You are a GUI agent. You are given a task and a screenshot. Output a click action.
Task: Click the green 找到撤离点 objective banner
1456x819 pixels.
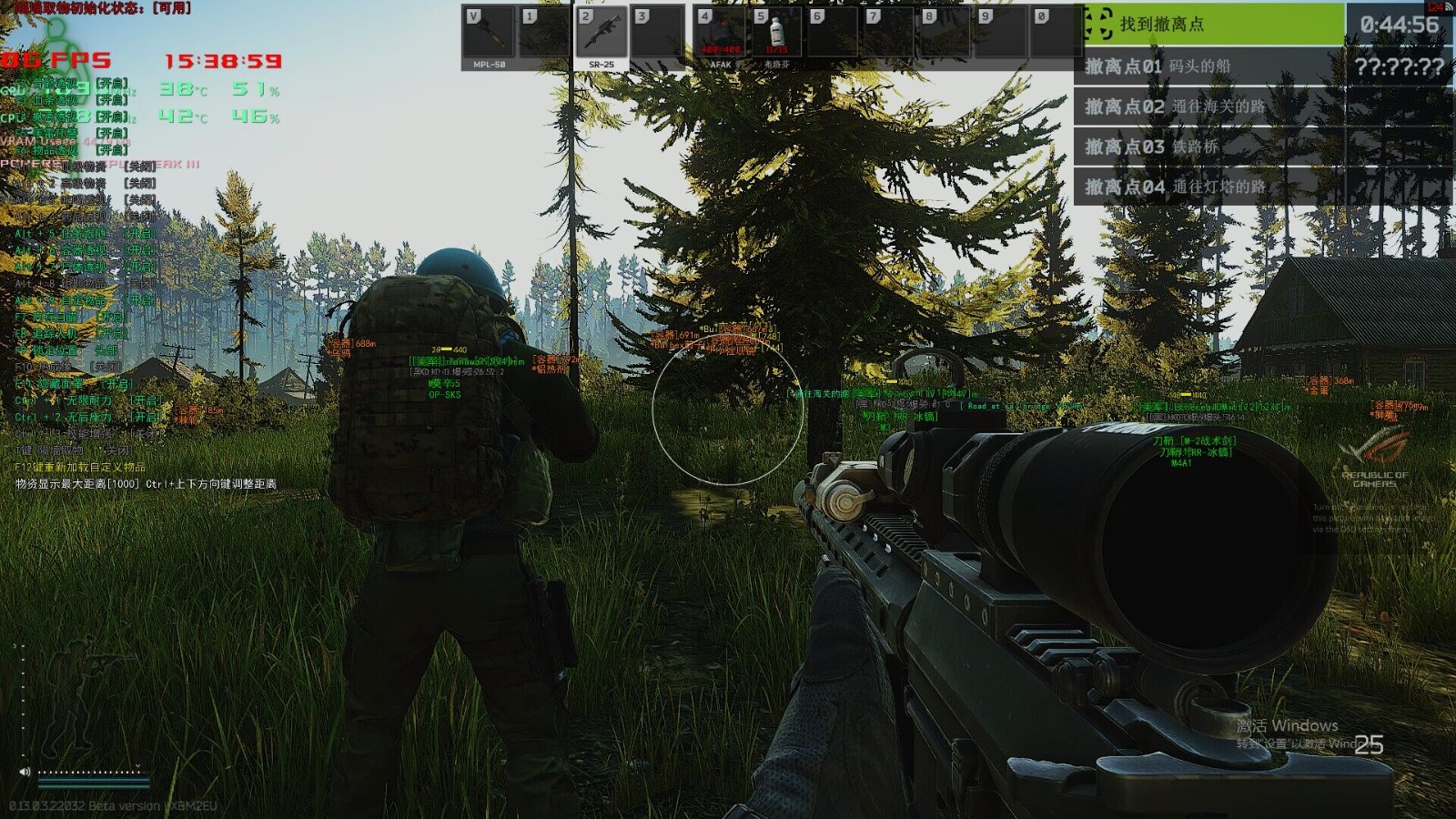coord(1214,25)
